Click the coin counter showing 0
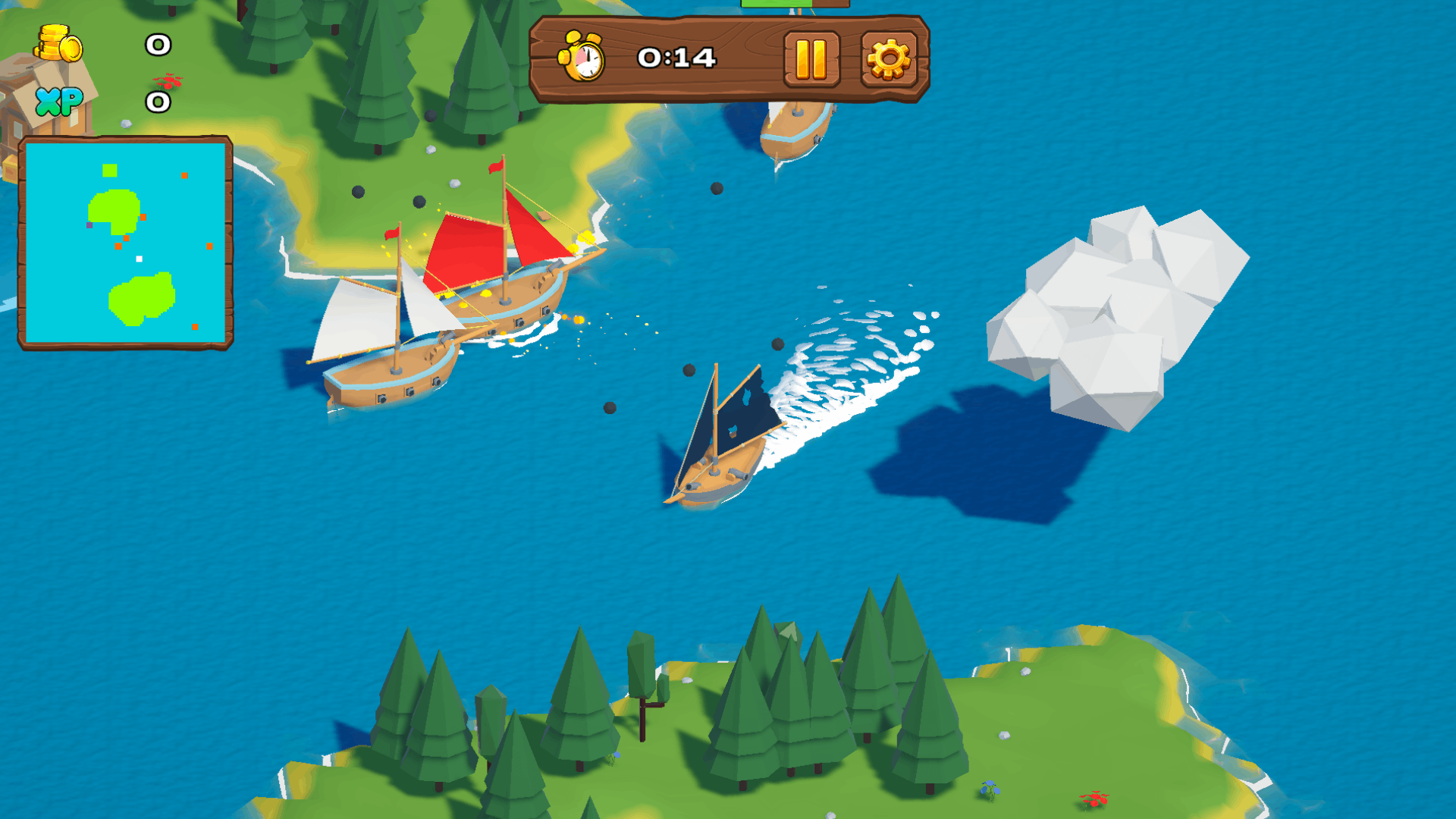 [157, 45]
